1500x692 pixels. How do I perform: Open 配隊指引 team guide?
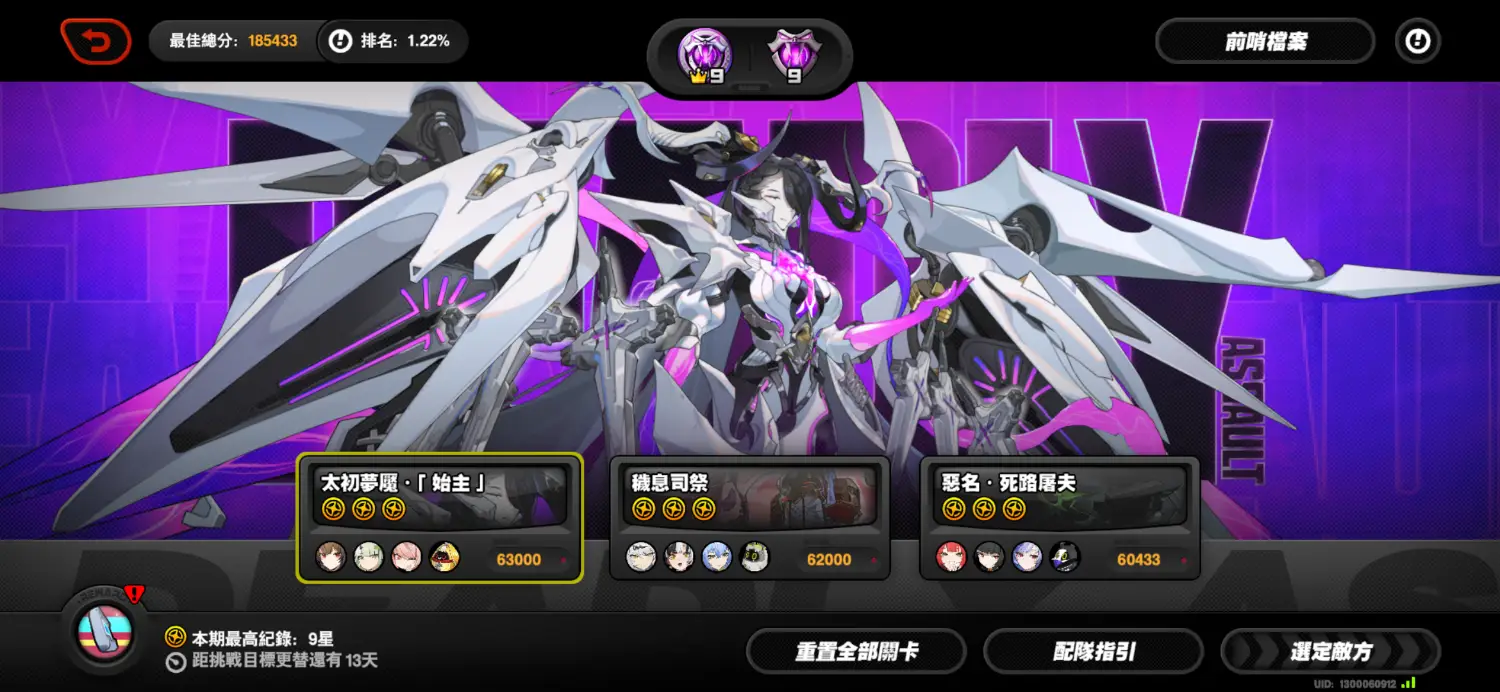tap(1093, 652)
